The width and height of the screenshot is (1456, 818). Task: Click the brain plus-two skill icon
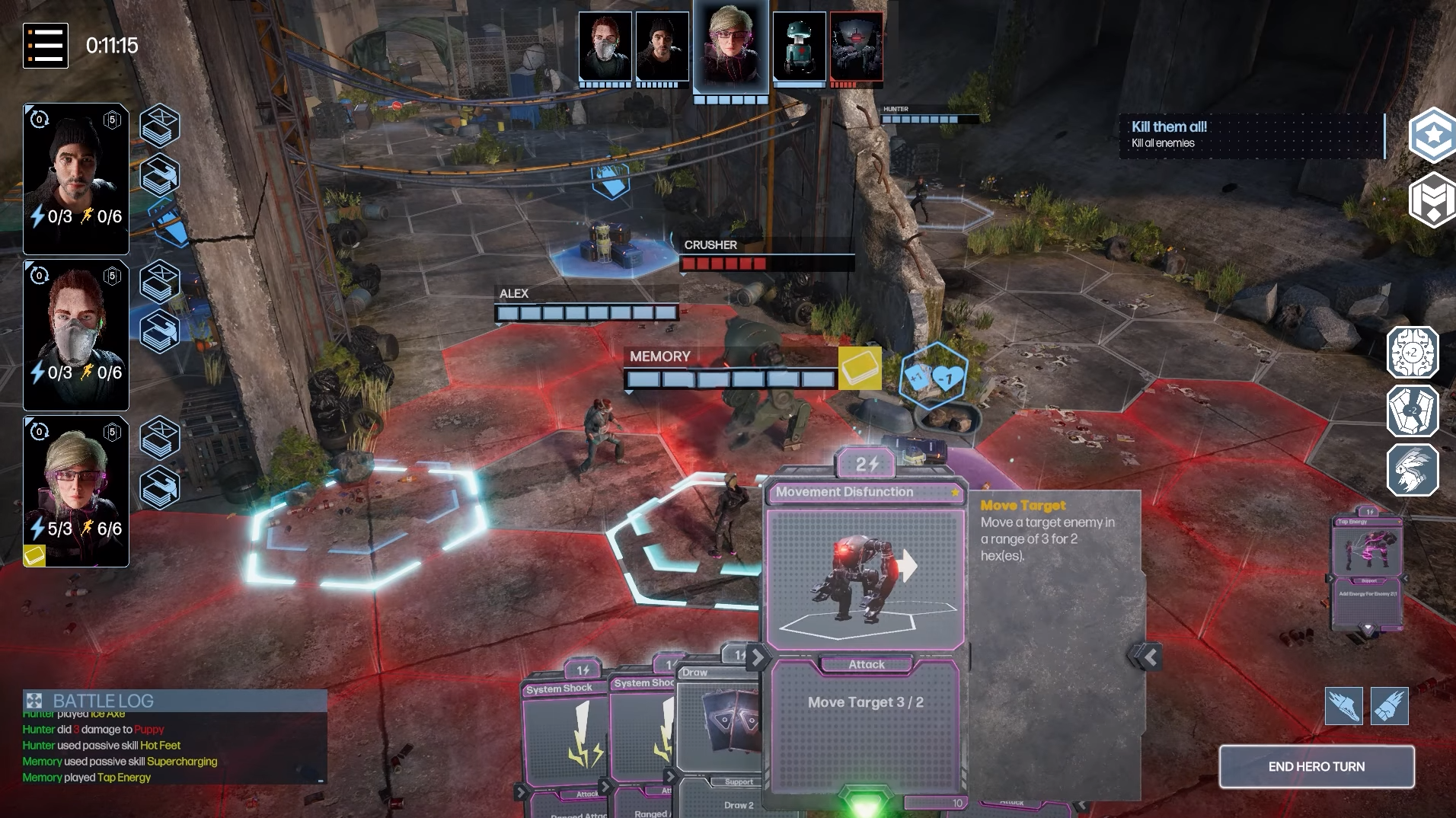coord(1412,353)
